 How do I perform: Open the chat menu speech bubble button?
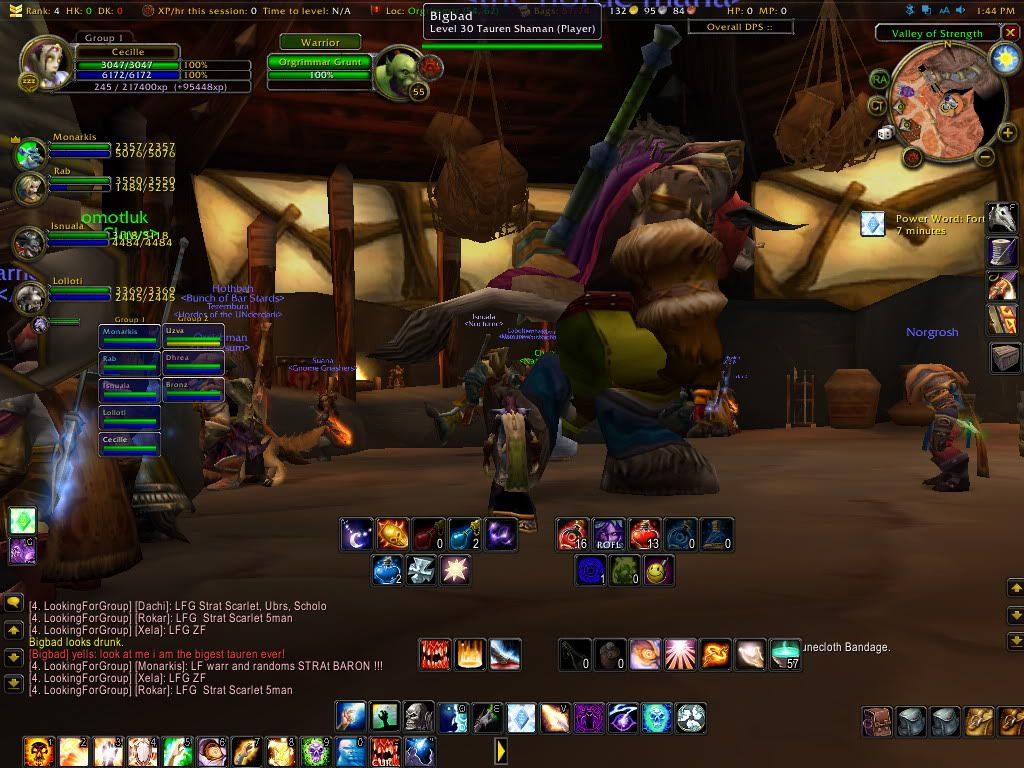click(13, 603)
